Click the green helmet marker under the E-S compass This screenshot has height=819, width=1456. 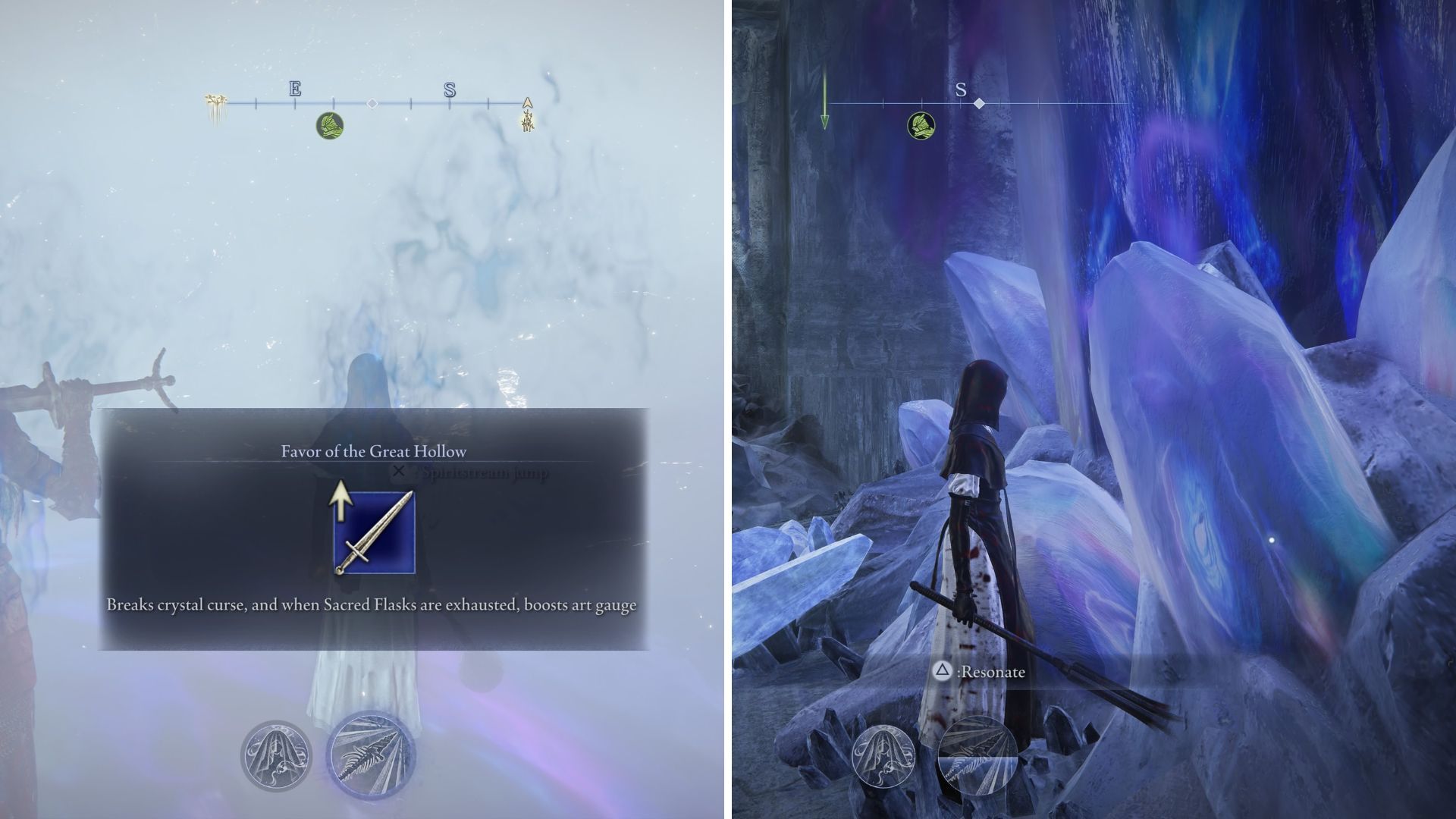330,125
